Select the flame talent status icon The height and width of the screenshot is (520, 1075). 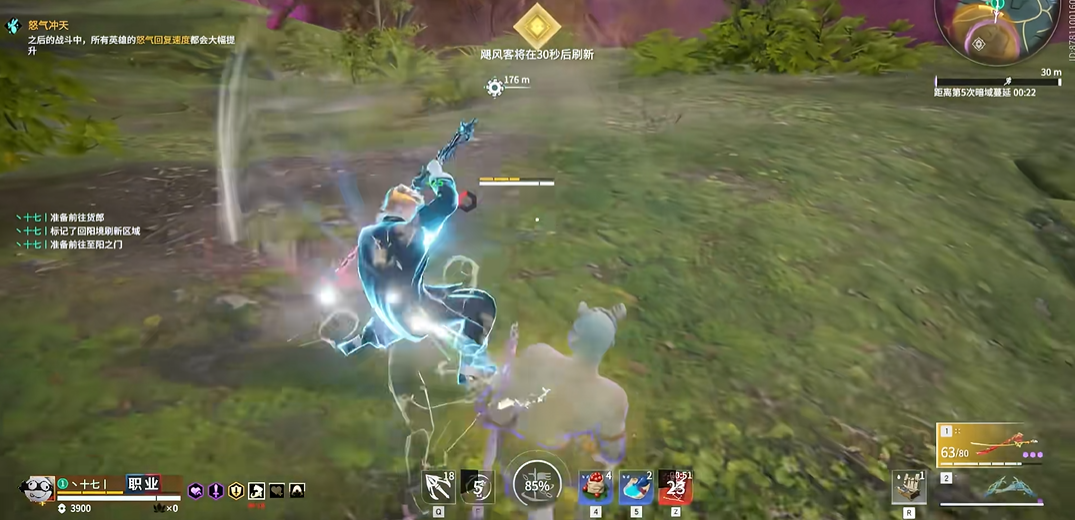[297, 491]
